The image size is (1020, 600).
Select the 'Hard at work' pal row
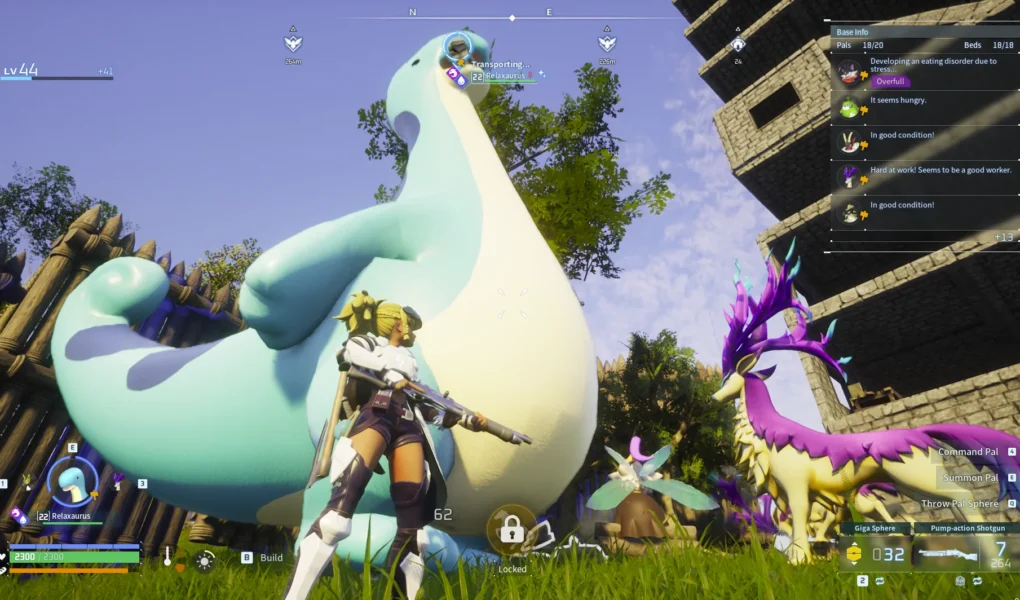coord(920,173)
